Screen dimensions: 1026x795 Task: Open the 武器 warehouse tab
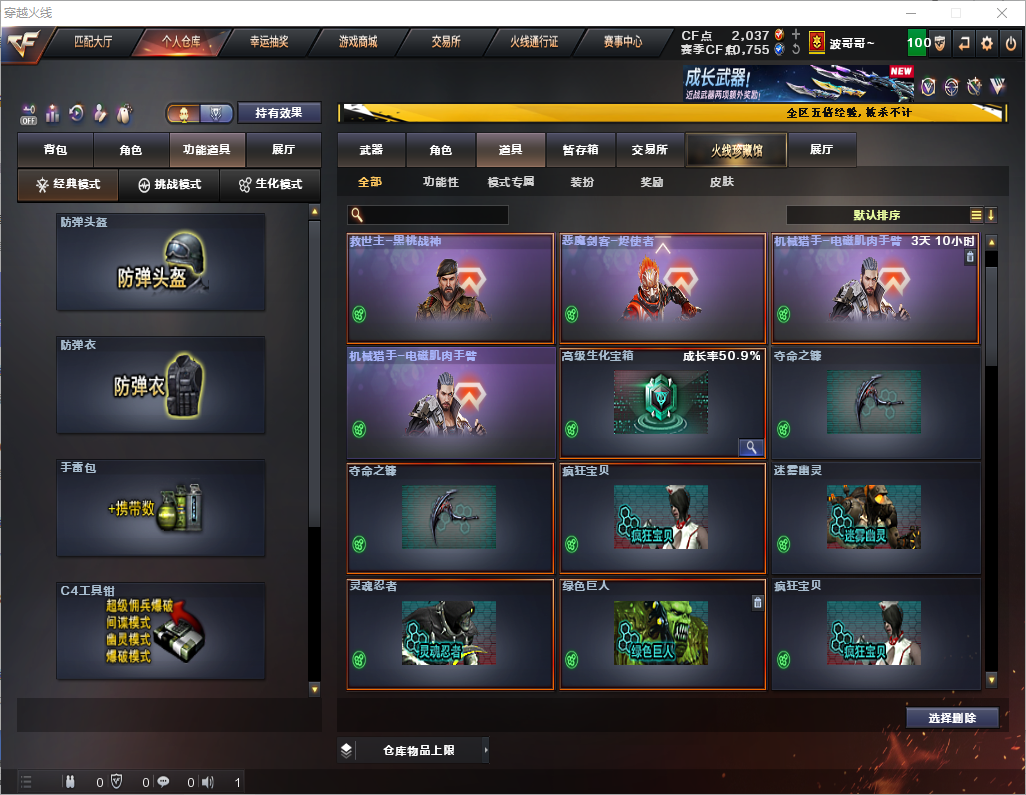(x=371, y=150)
